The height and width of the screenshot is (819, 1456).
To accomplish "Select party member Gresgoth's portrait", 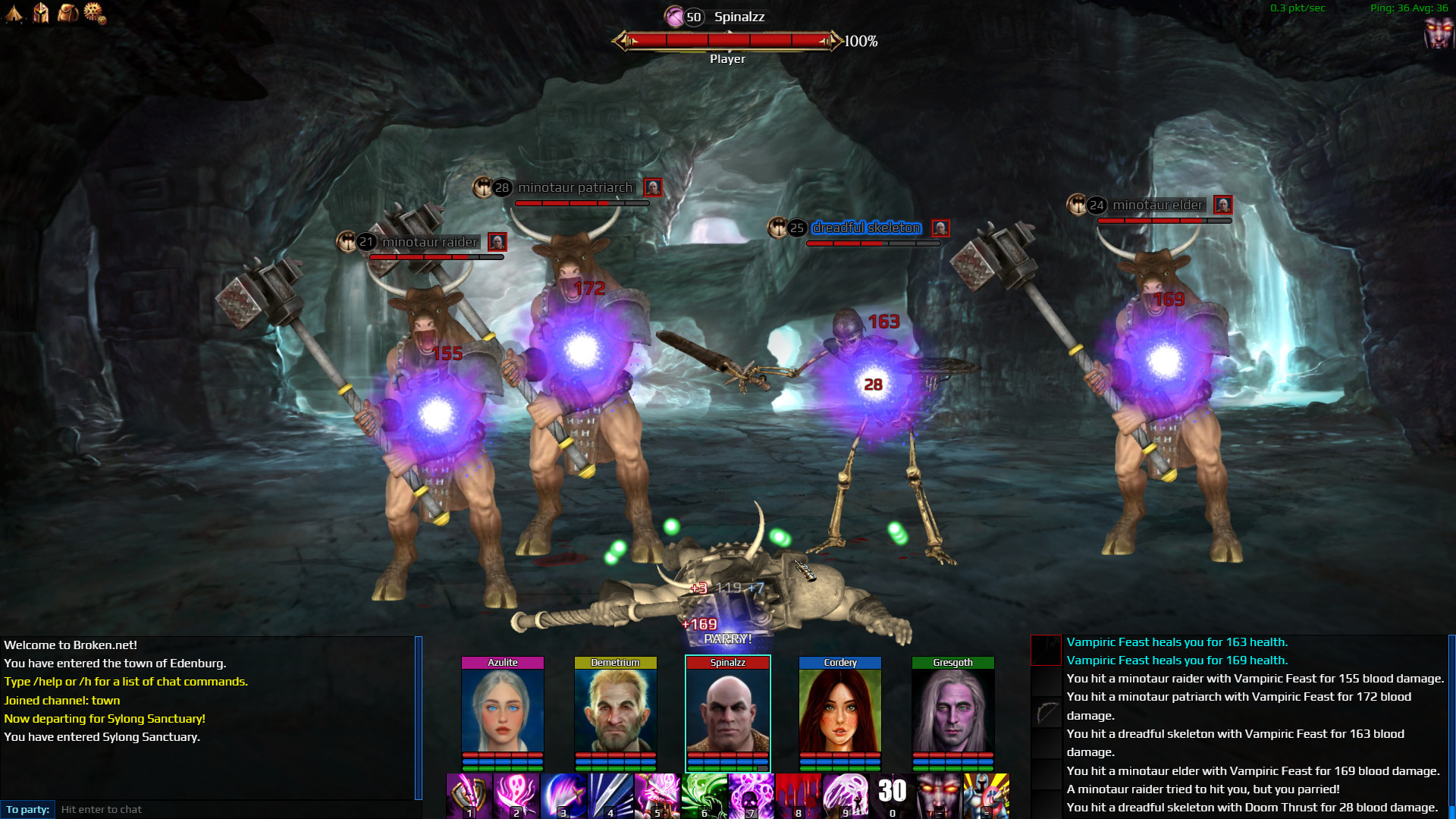I will click(x=952, y=711).
